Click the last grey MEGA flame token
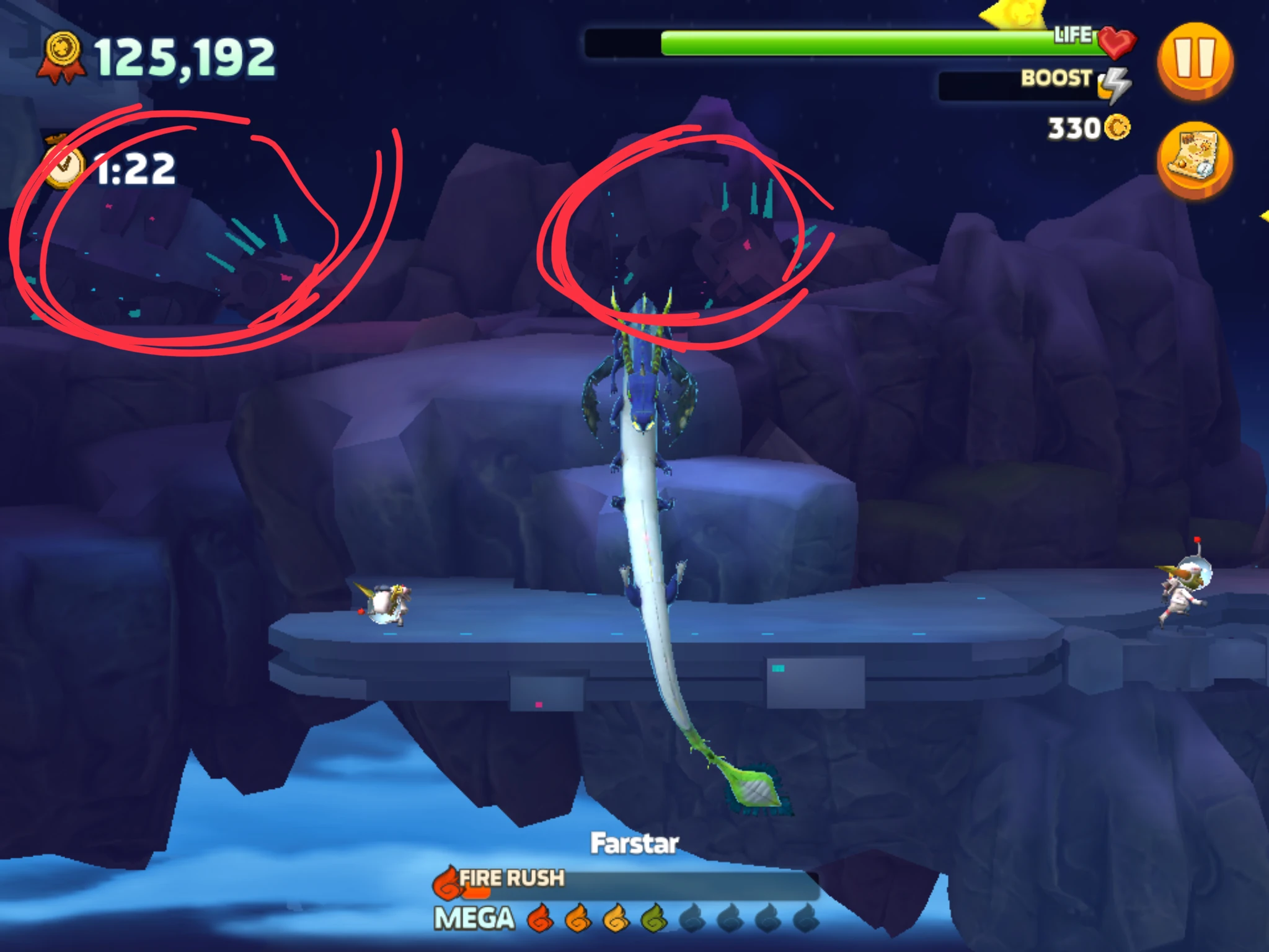 (x=808, y=918)
